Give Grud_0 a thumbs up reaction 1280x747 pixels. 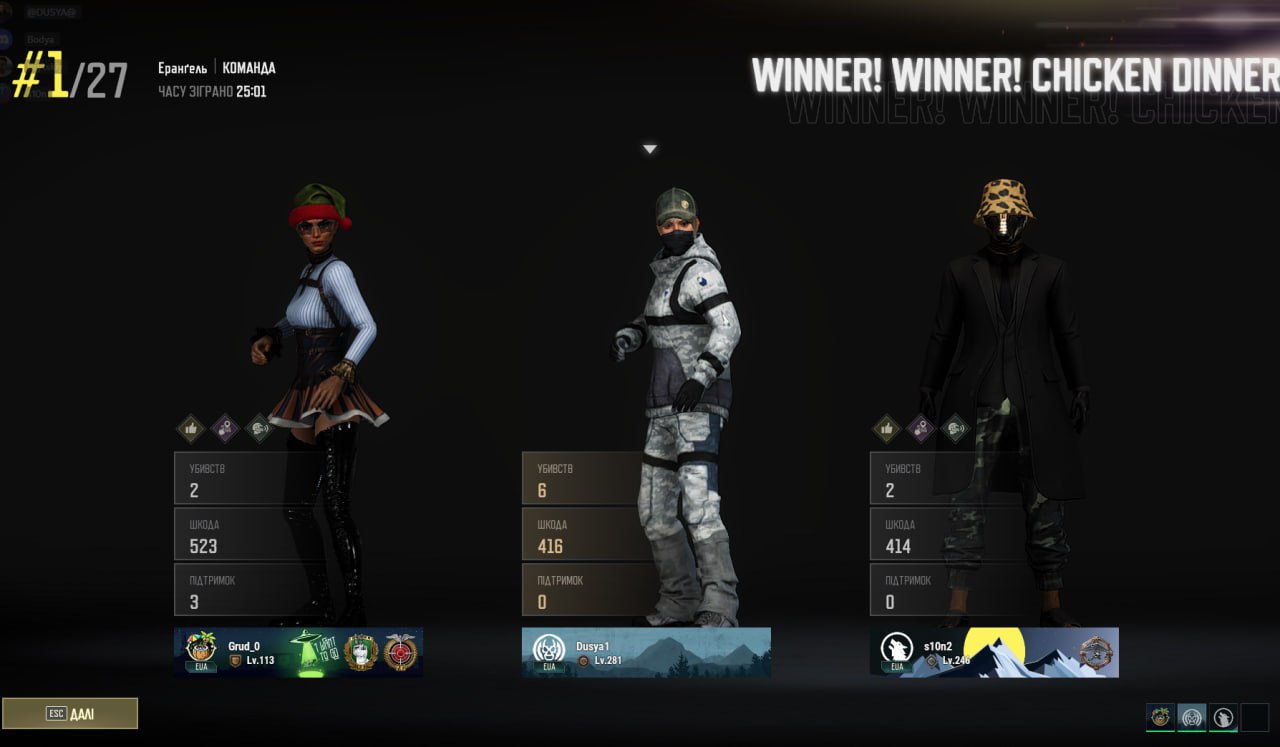(x=191, y=427)
